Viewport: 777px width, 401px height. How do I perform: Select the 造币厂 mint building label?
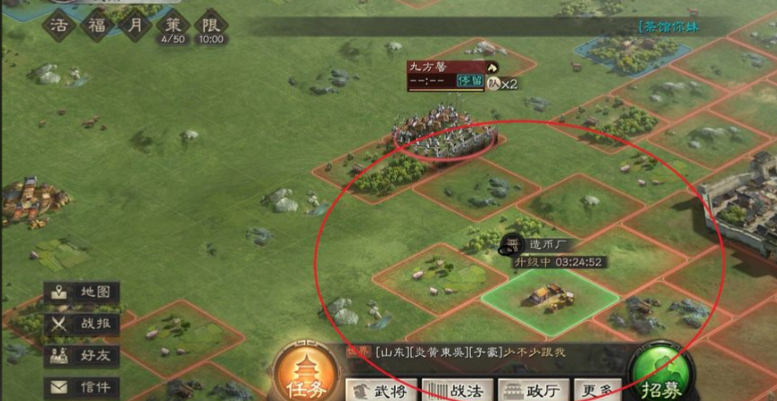550,244
